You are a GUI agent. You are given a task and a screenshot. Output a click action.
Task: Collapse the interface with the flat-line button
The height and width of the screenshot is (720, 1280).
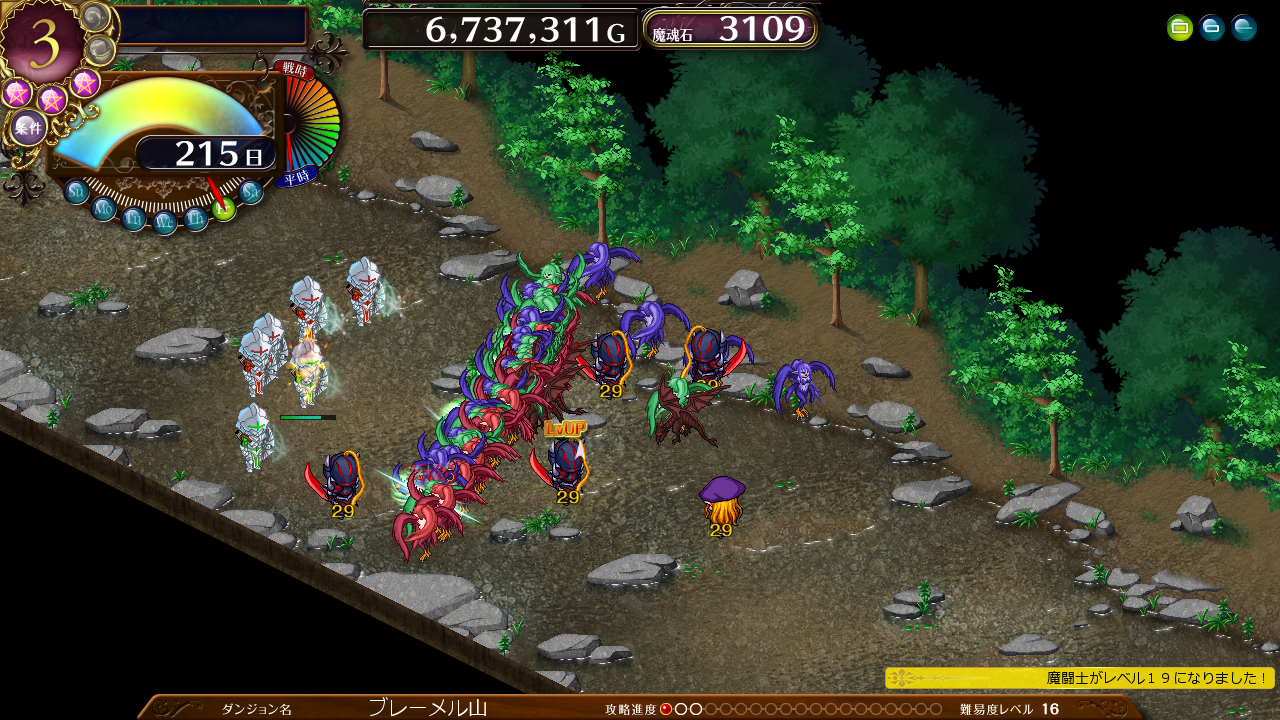click(x=1244, y=28)
